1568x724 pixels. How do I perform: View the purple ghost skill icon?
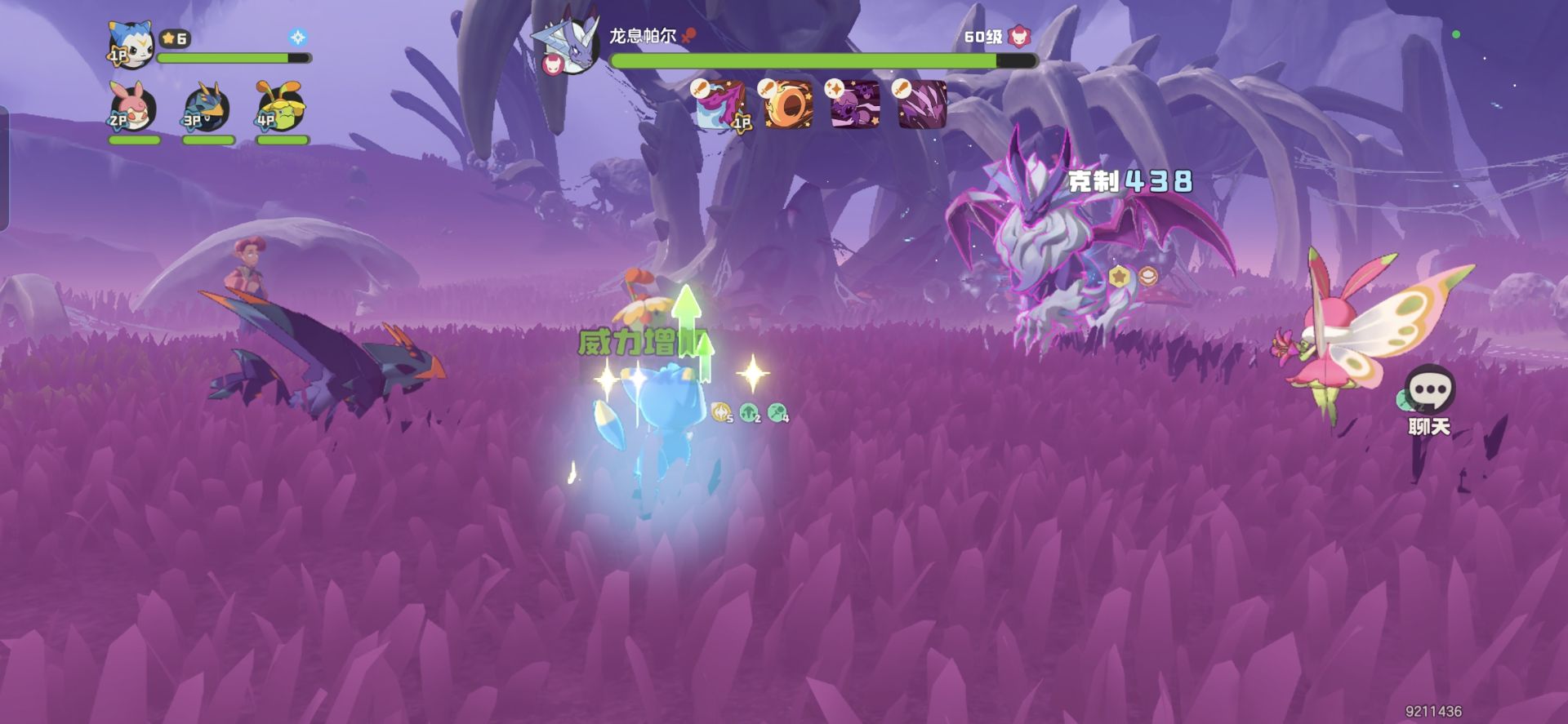tap(855, 104)
